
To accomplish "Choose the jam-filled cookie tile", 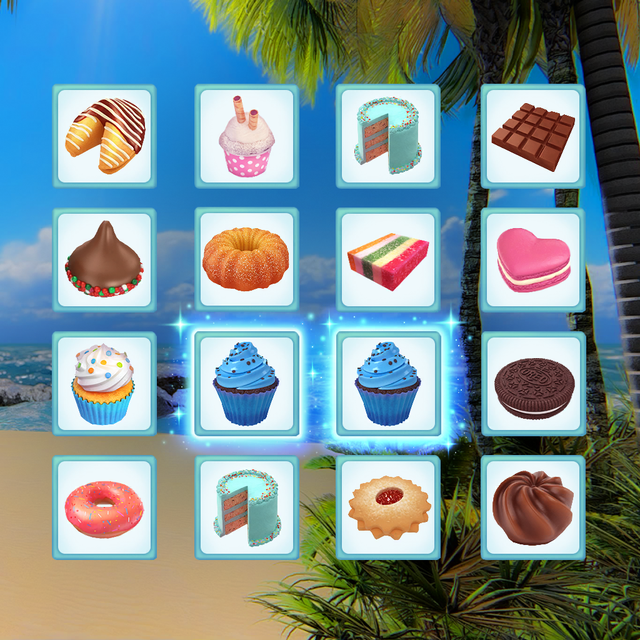I will (x=388, y=508).
